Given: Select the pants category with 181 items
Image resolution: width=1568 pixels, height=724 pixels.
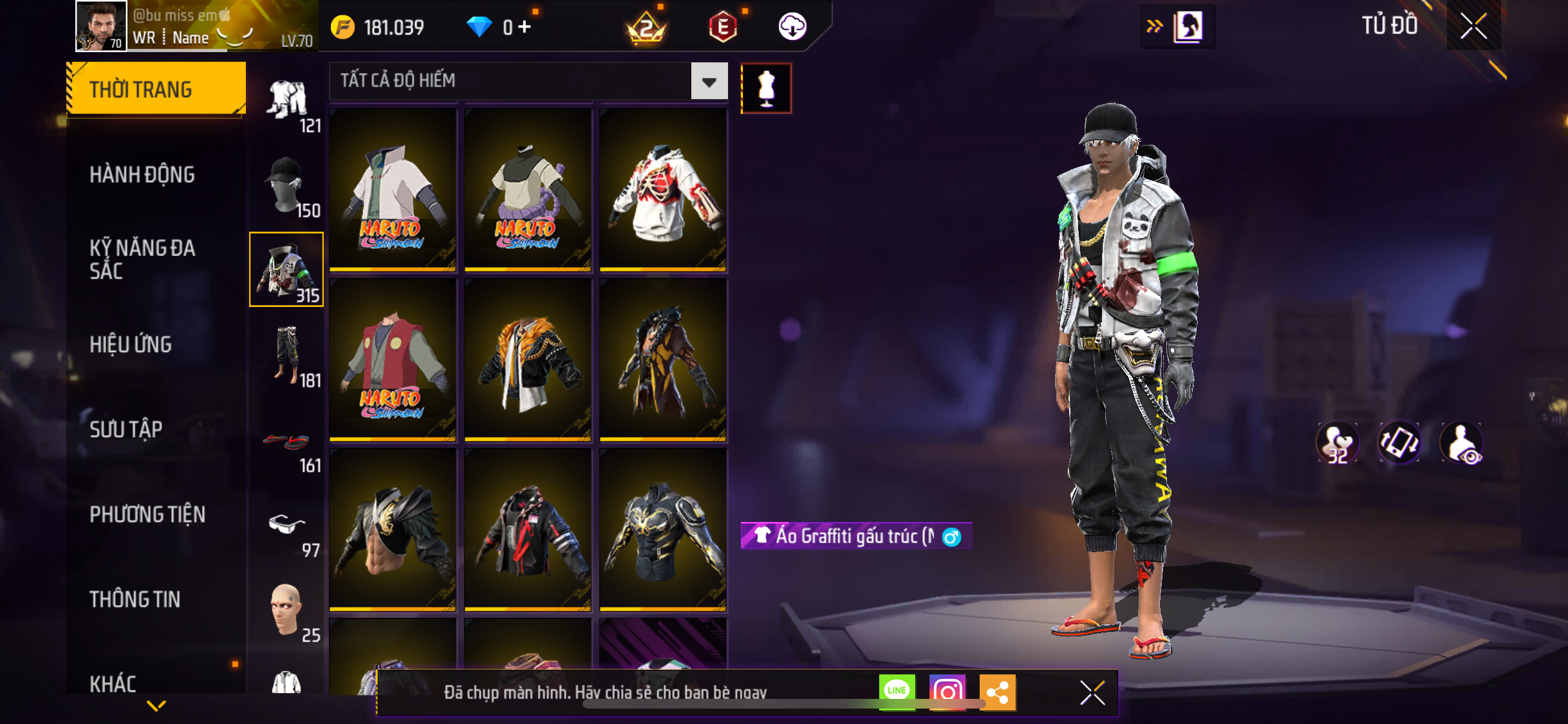Looking at the screenshot, I should (x=288, y=357).
